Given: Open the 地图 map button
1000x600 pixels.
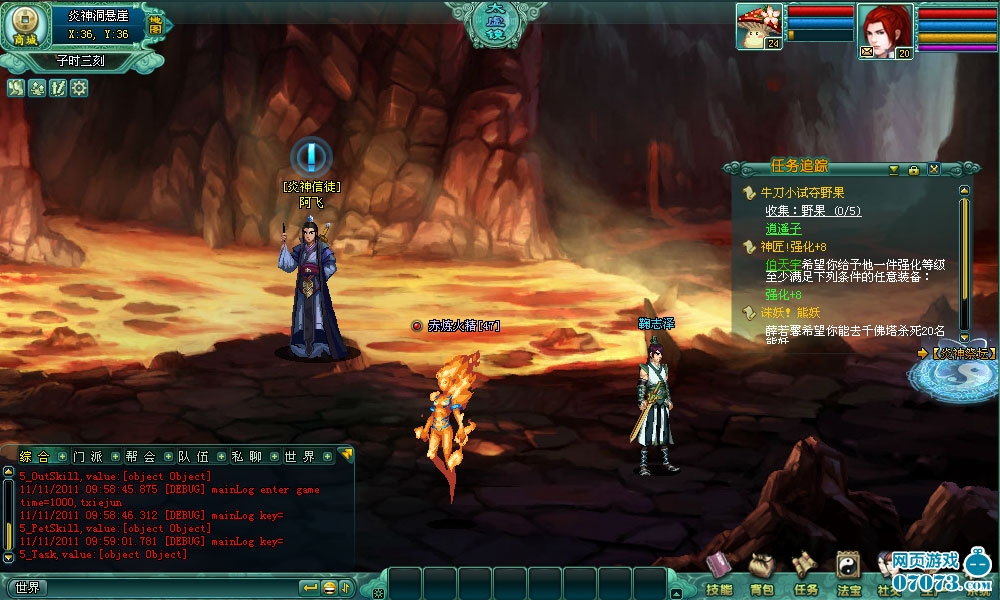Looking at the screenshot, I should pyautogui.click(x=155, y=27).
